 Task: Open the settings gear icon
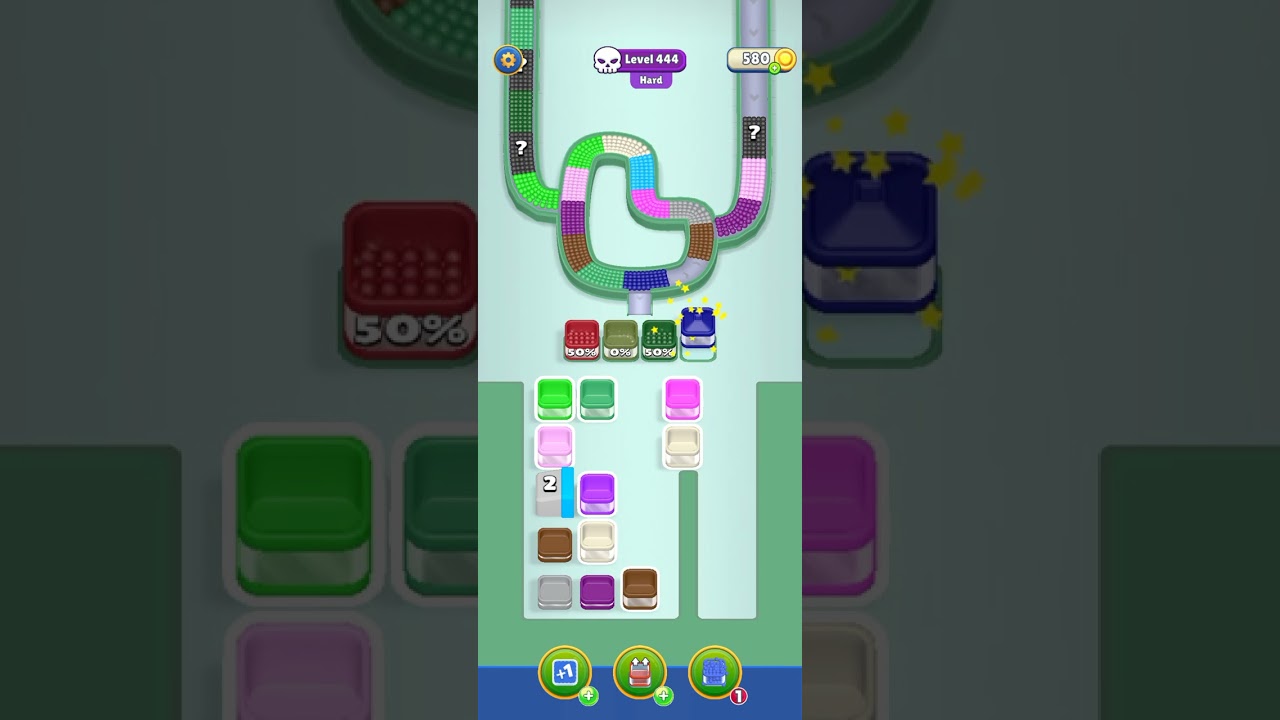pos(508,60)
